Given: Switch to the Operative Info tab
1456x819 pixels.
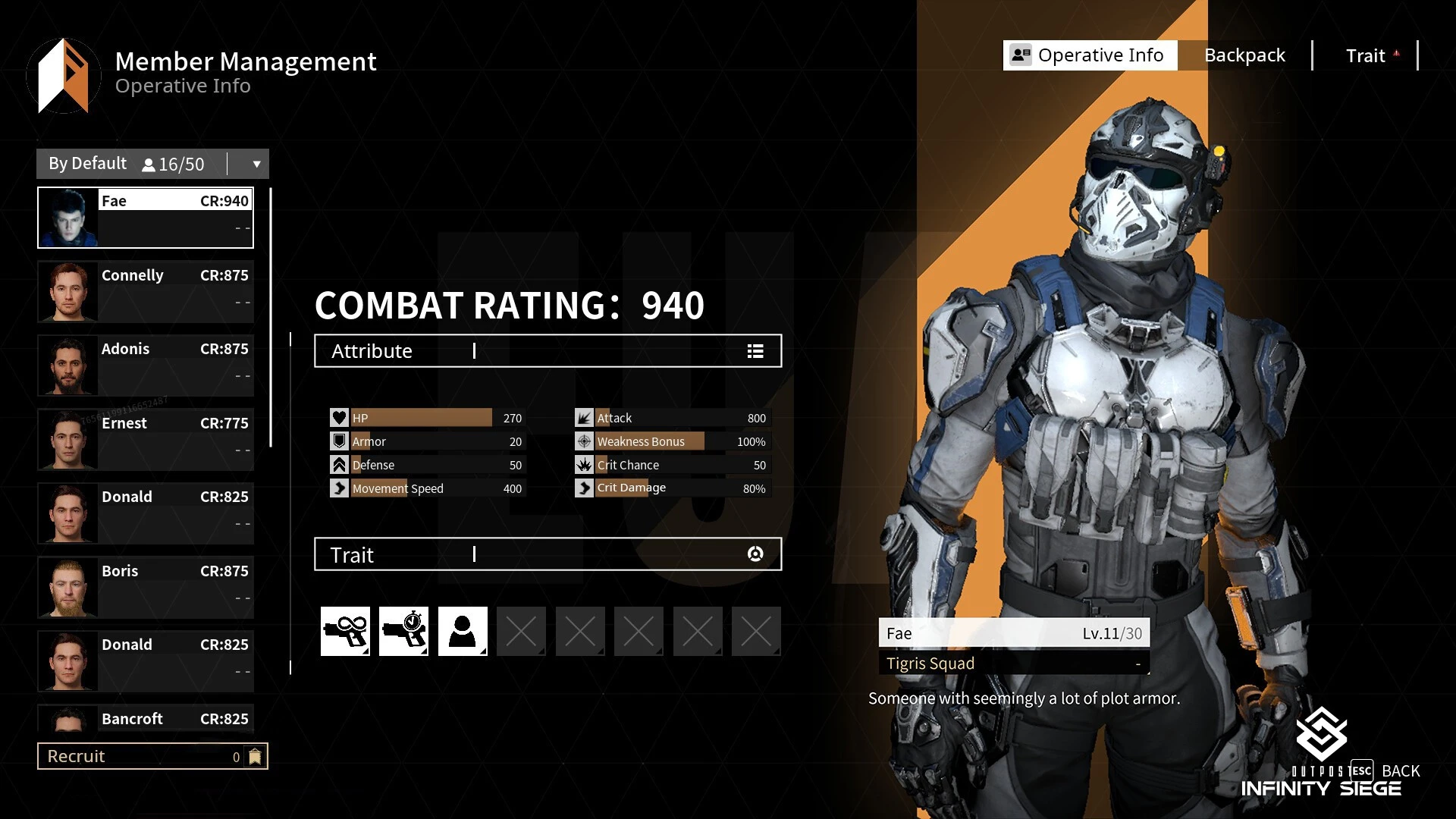Looking at the screenshot, I should 1090,55.
